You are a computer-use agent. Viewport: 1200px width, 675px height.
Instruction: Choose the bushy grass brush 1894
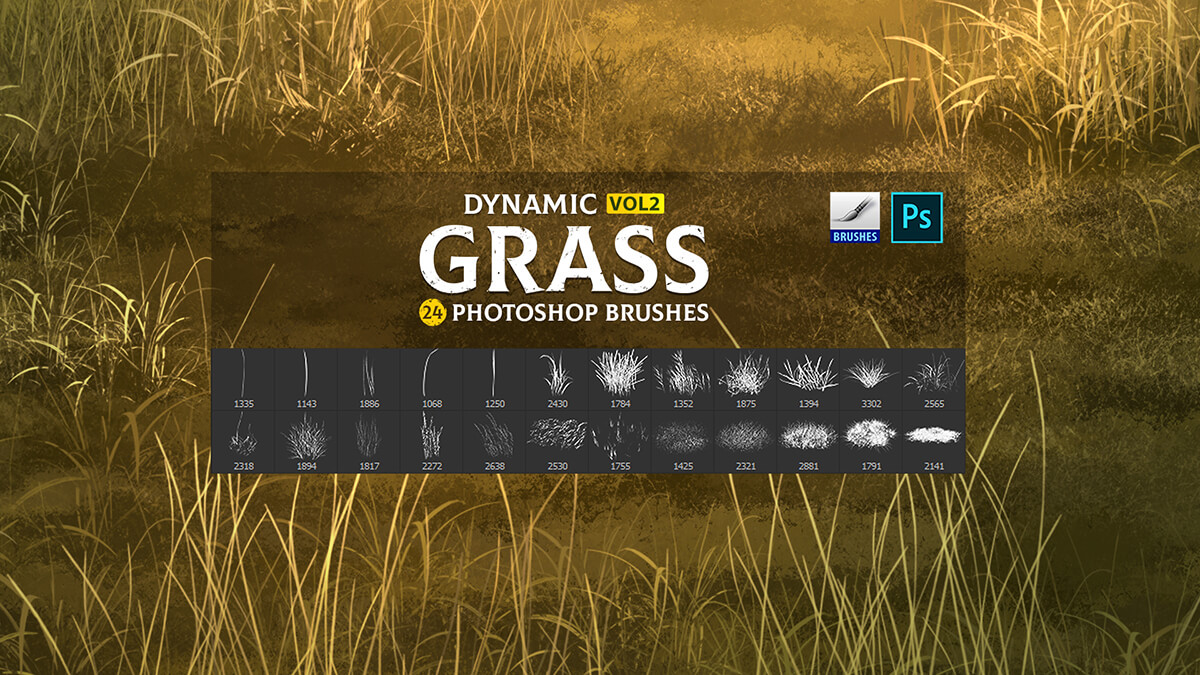[306, 440]
